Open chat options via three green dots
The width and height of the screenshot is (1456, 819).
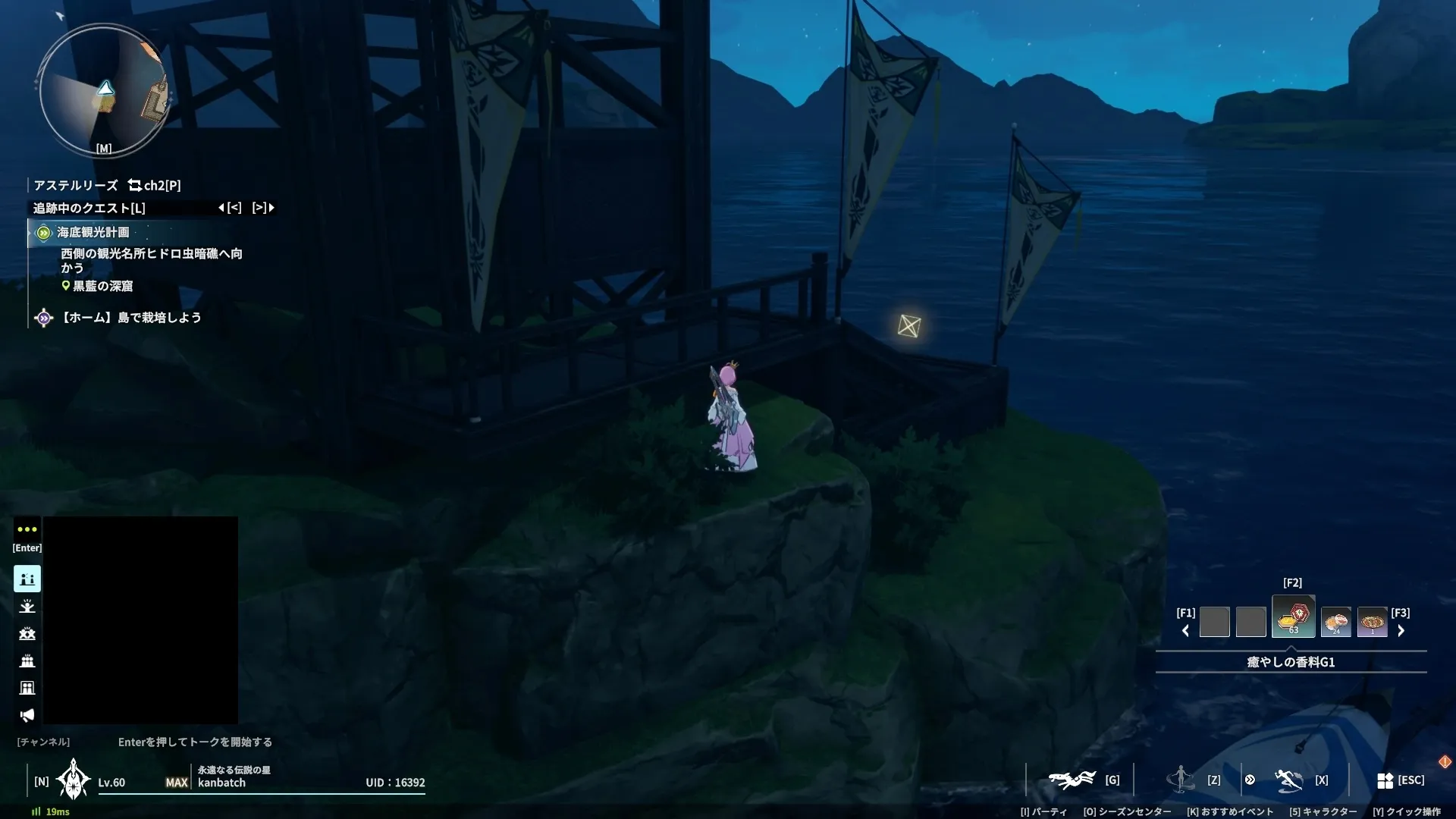point(27,529)
